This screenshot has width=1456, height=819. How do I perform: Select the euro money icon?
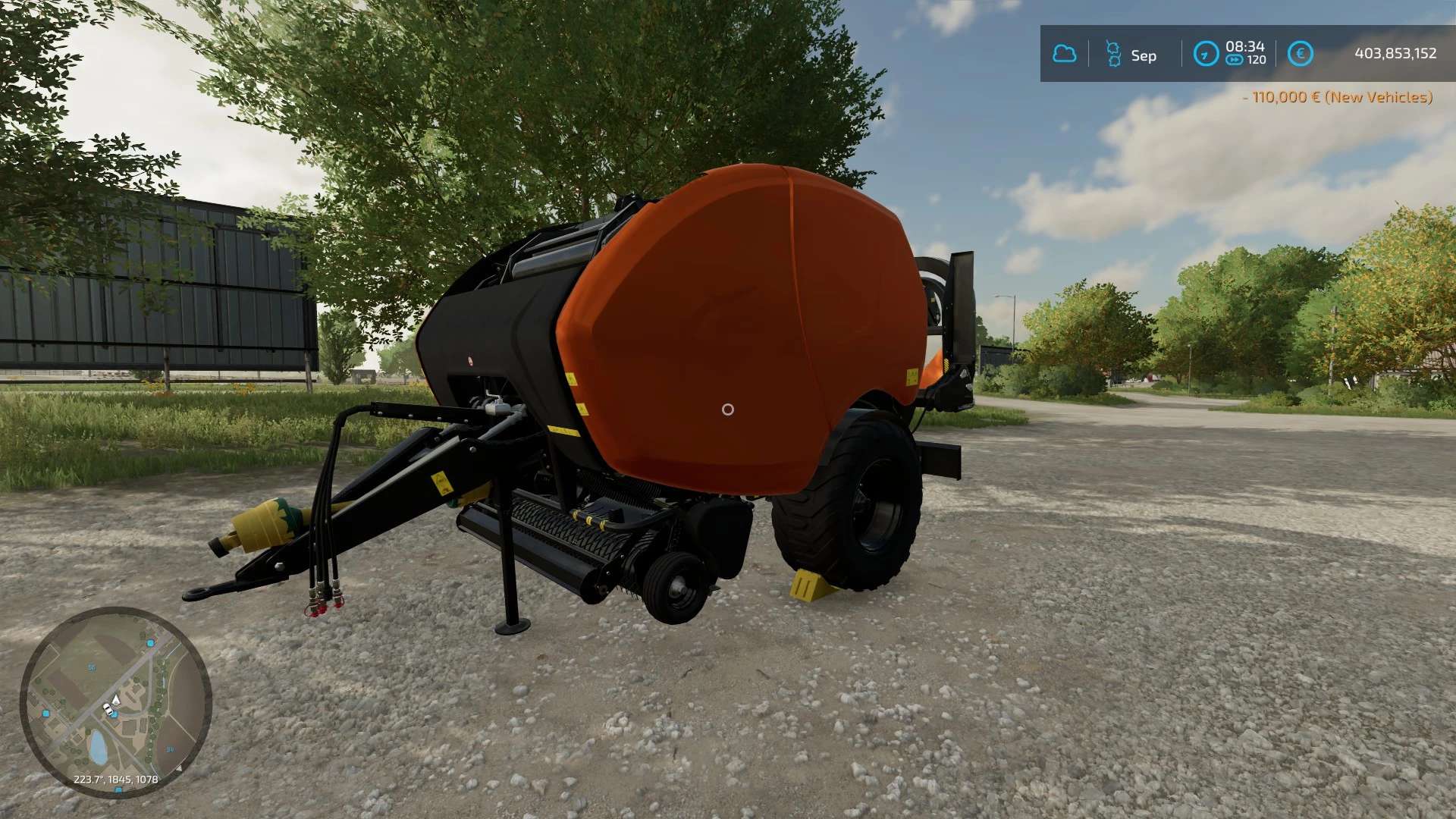pos(1300,54)
